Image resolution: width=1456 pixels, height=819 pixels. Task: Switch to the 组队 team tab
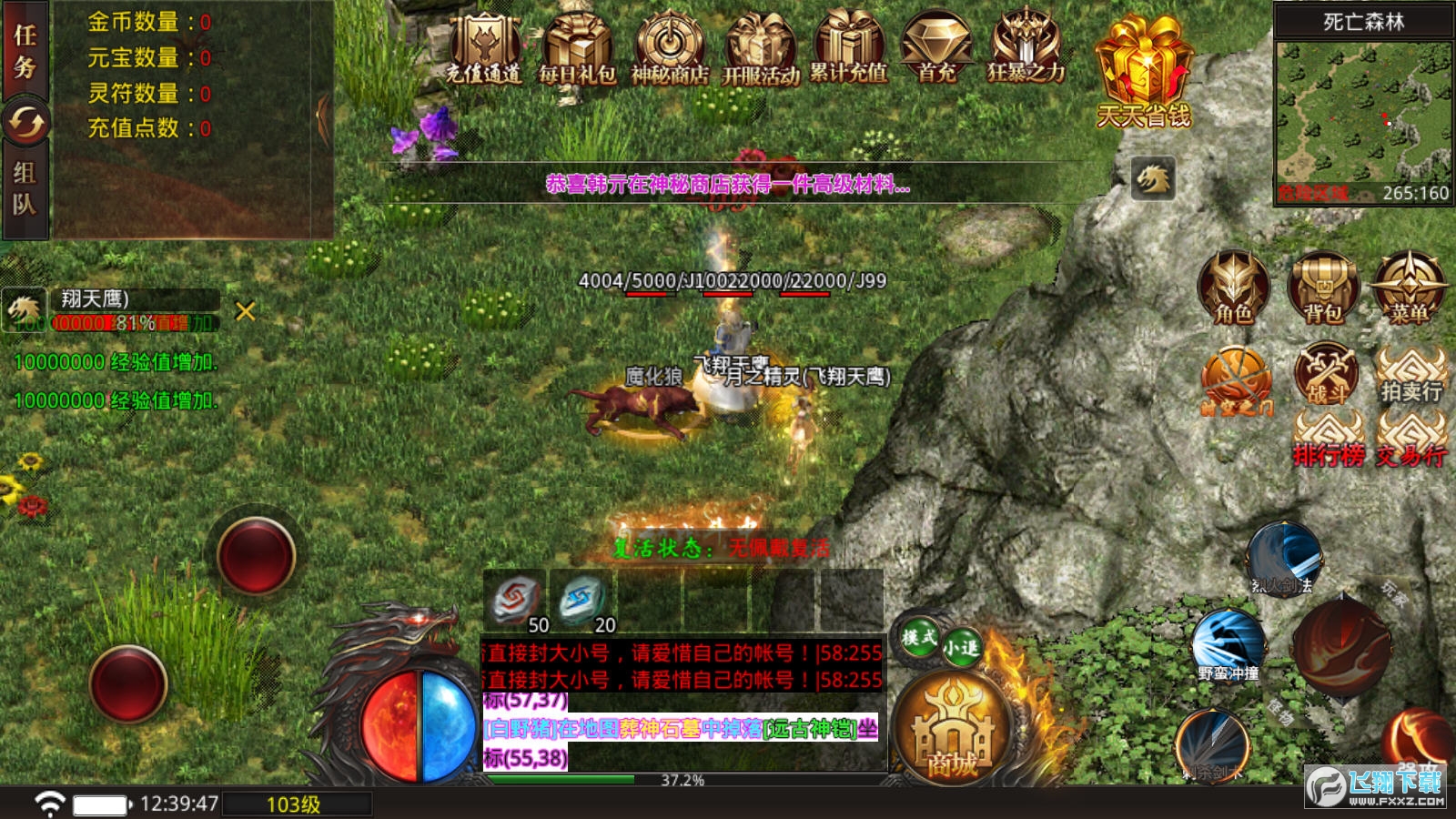click(x=25, y=189)
